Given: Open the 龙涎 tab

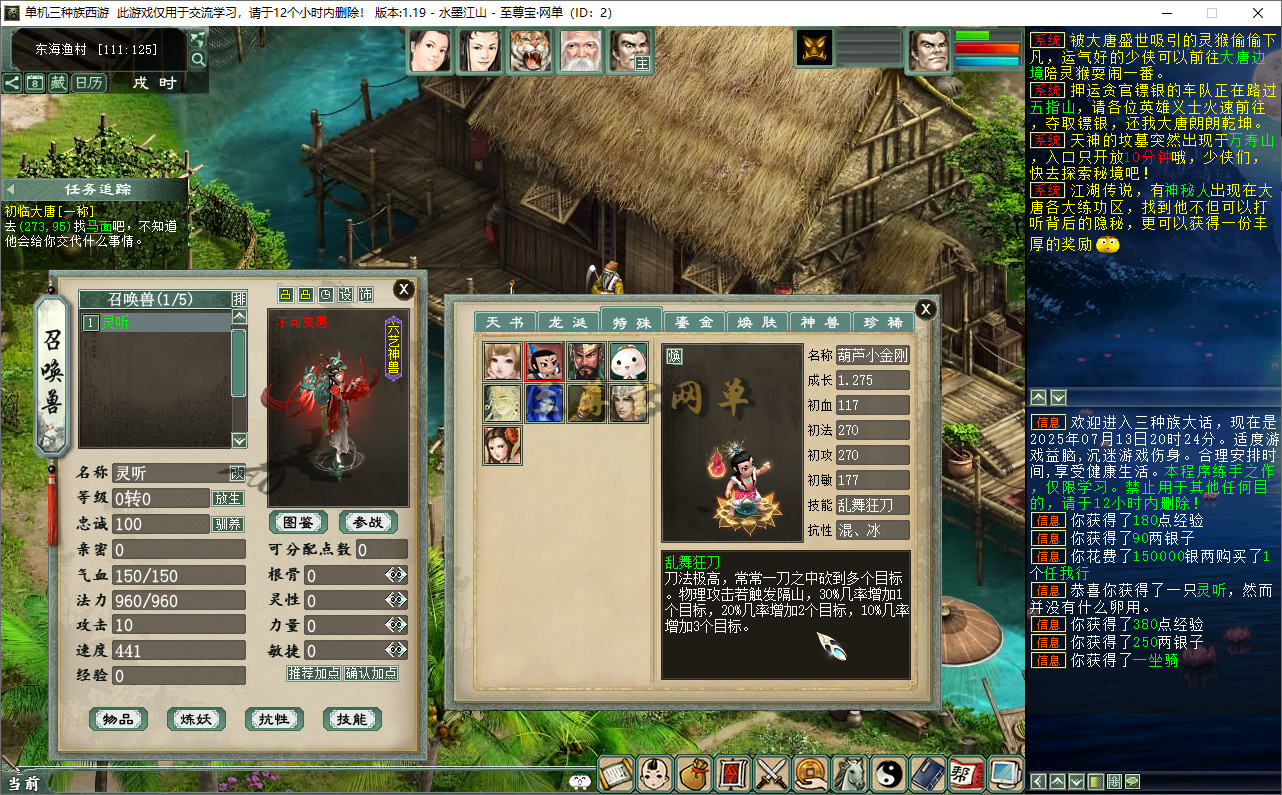Looking at the screenshot, I should [568, 322].
